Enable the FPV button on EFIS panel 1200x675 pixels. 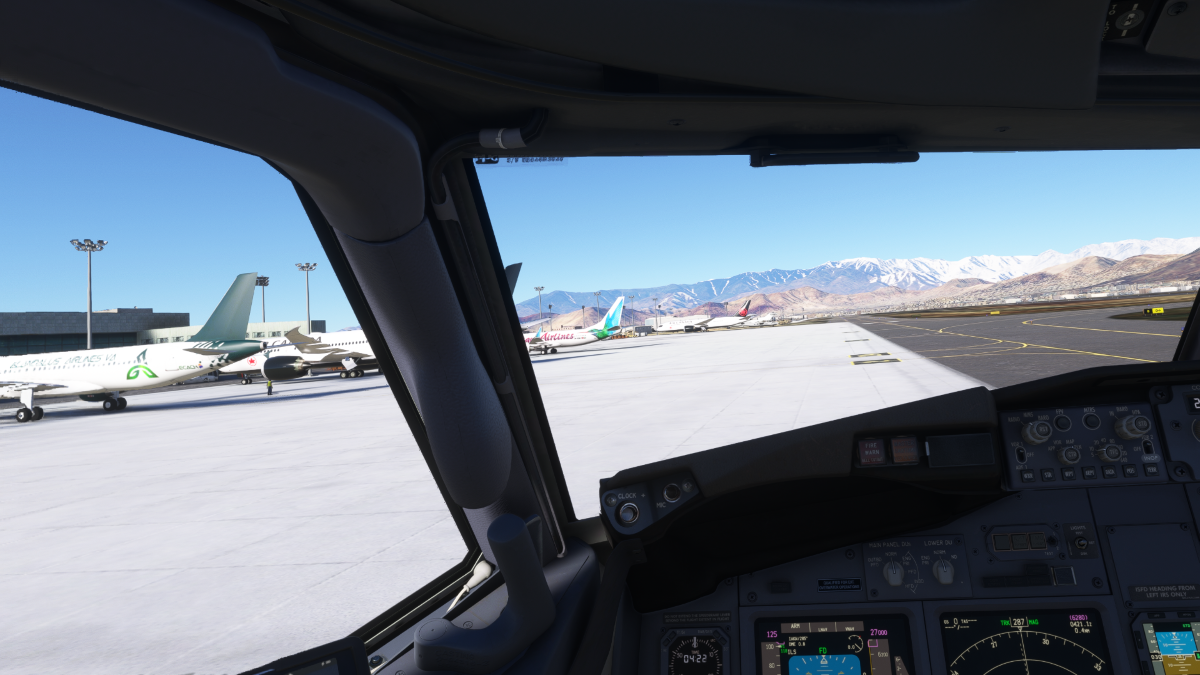(1062, 423)
